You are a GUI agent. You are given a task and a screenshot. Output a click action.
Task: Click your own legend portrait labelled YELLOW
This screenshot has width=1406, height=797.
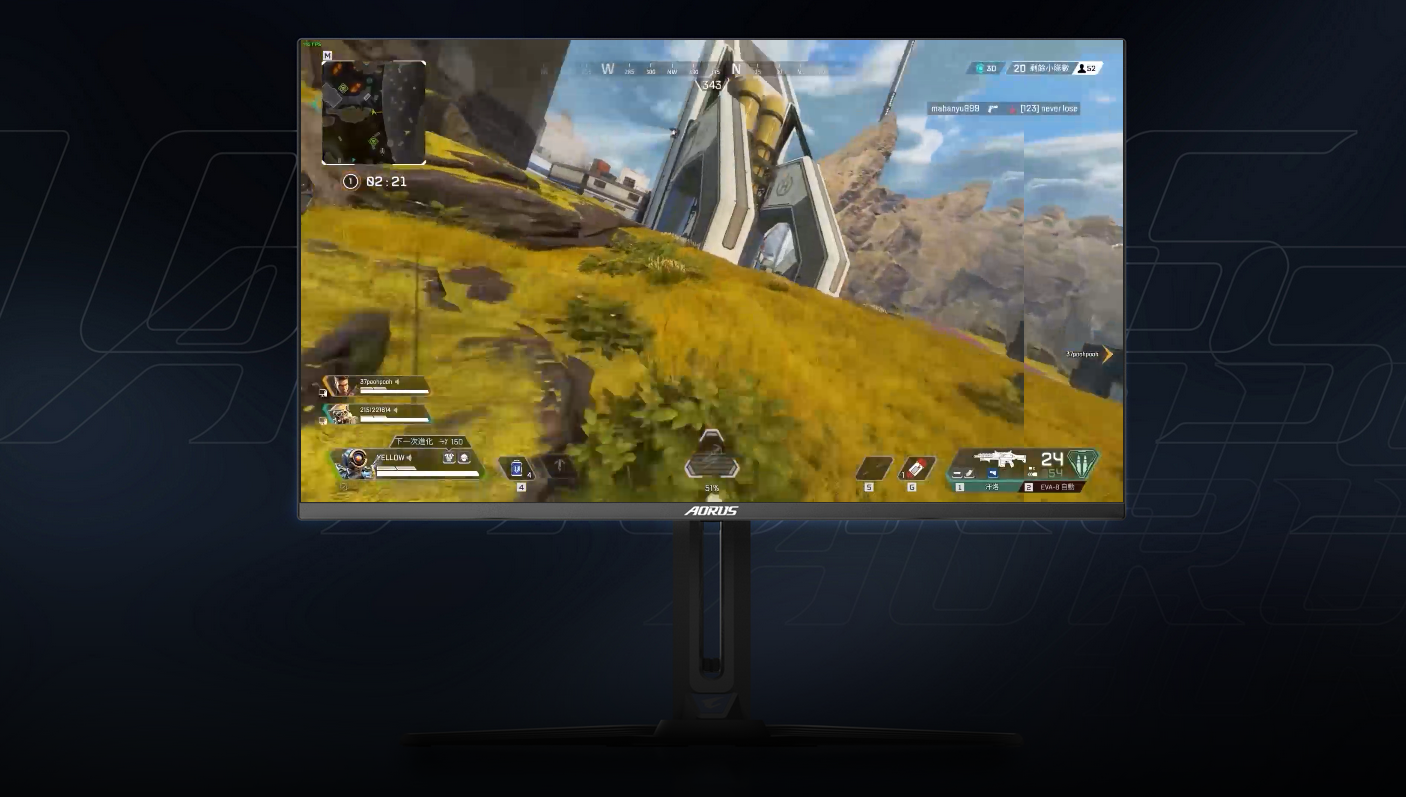(355, 463)
